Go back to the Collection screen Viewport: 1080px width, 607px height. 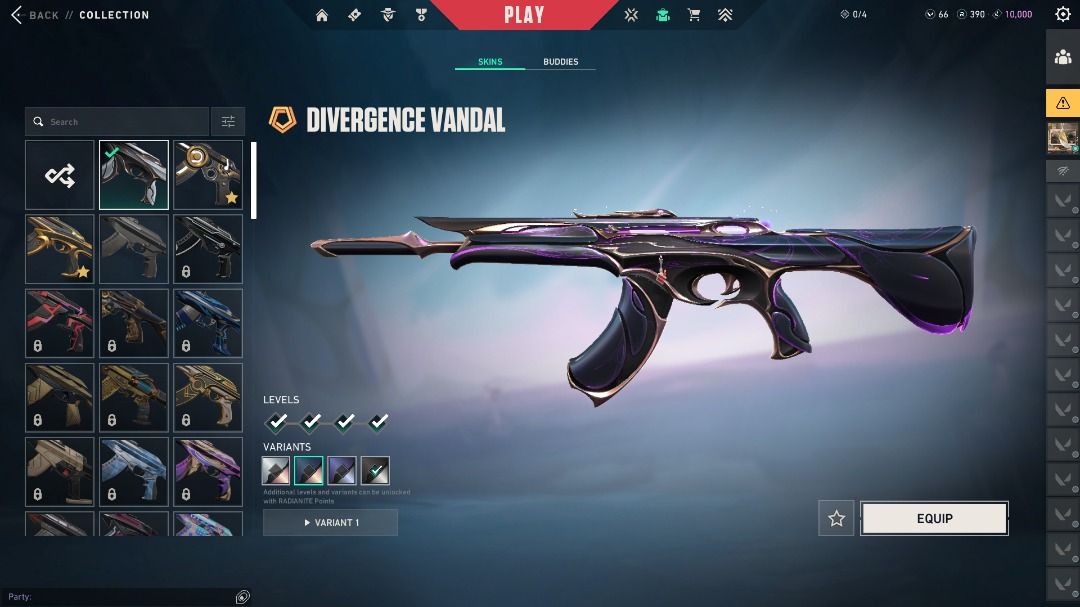(36, 15)
